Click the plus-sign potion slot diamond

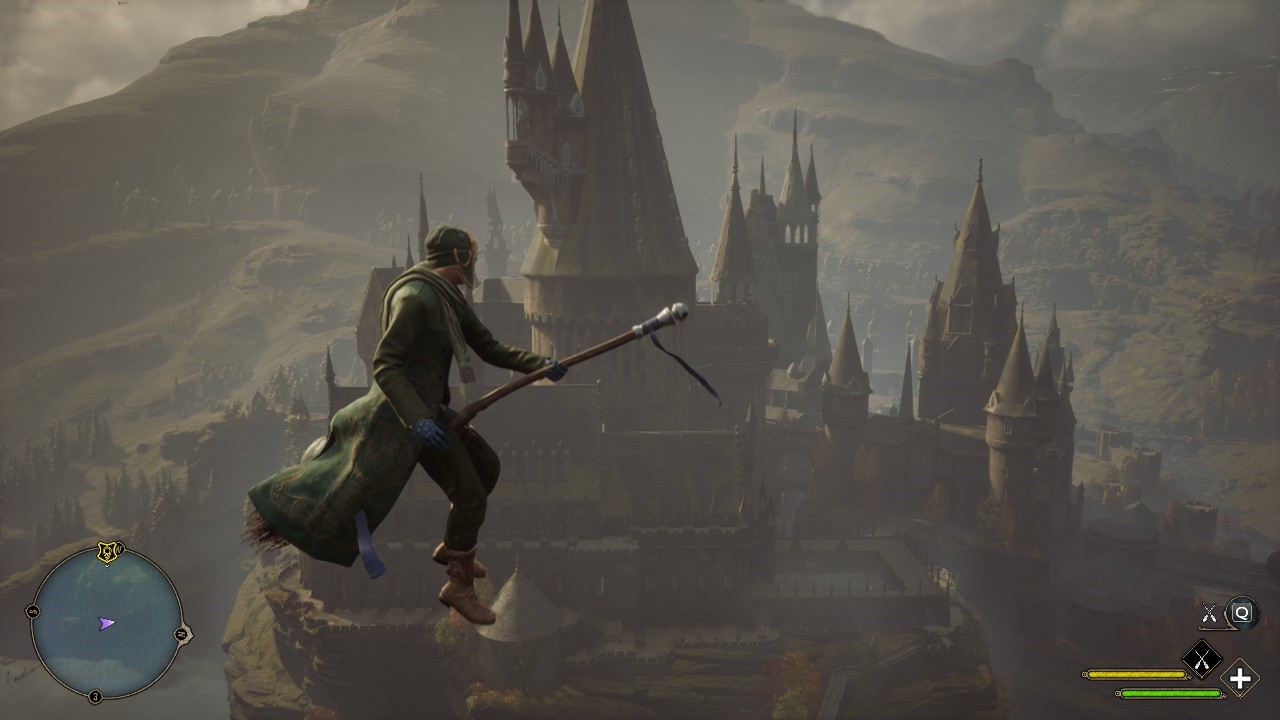pyautogui.click(x=1241, y=679)
